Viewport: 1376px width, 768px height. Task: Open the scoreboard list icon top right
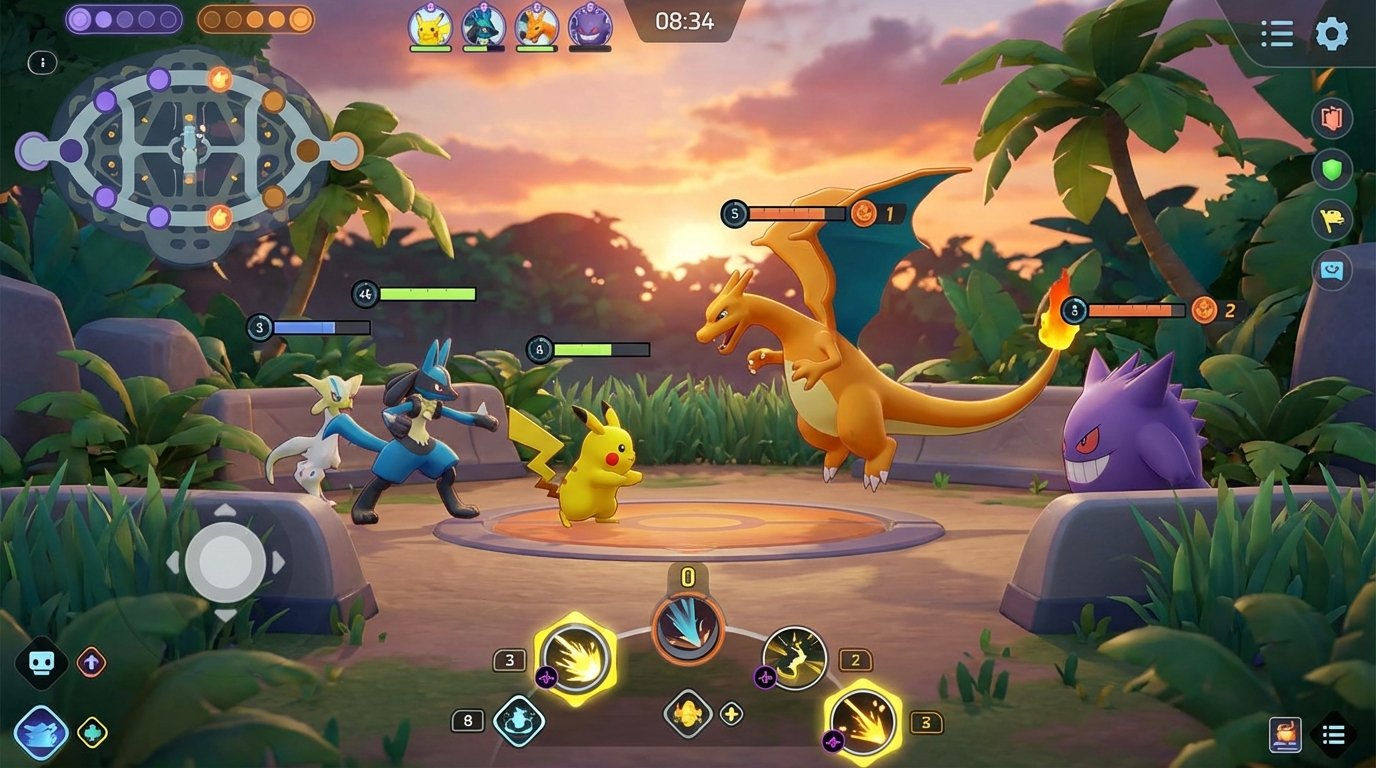[x=1277, y=33]
